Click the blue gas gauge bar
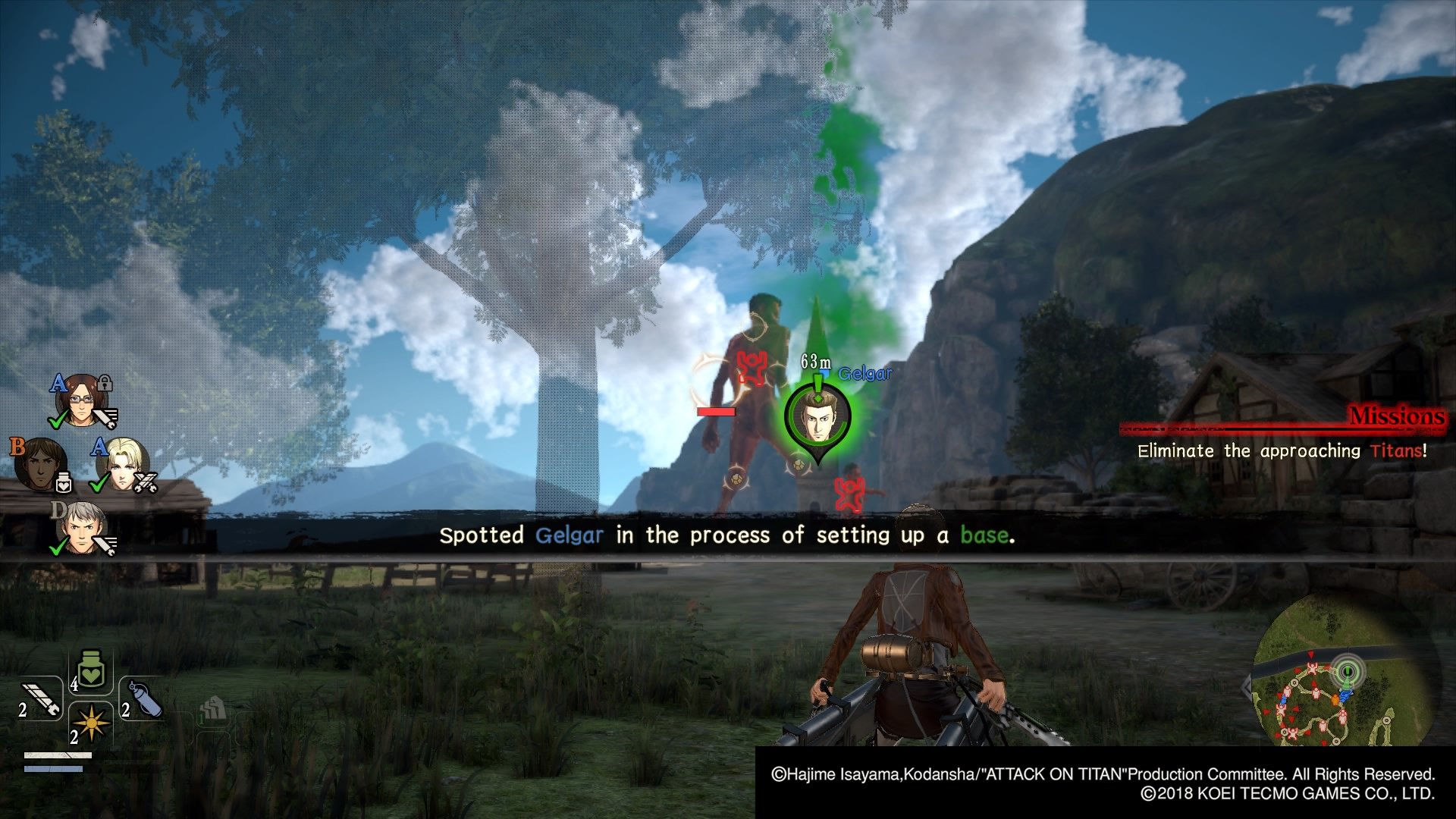The image size is (1456, 819). pyautogui.click(x=53, y=769)
